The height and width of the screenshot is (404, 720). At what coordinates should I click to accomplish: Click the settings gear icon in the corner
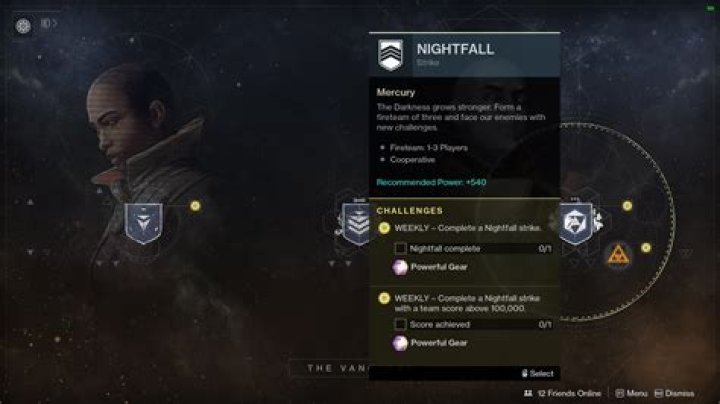click(x=23, y=26)
